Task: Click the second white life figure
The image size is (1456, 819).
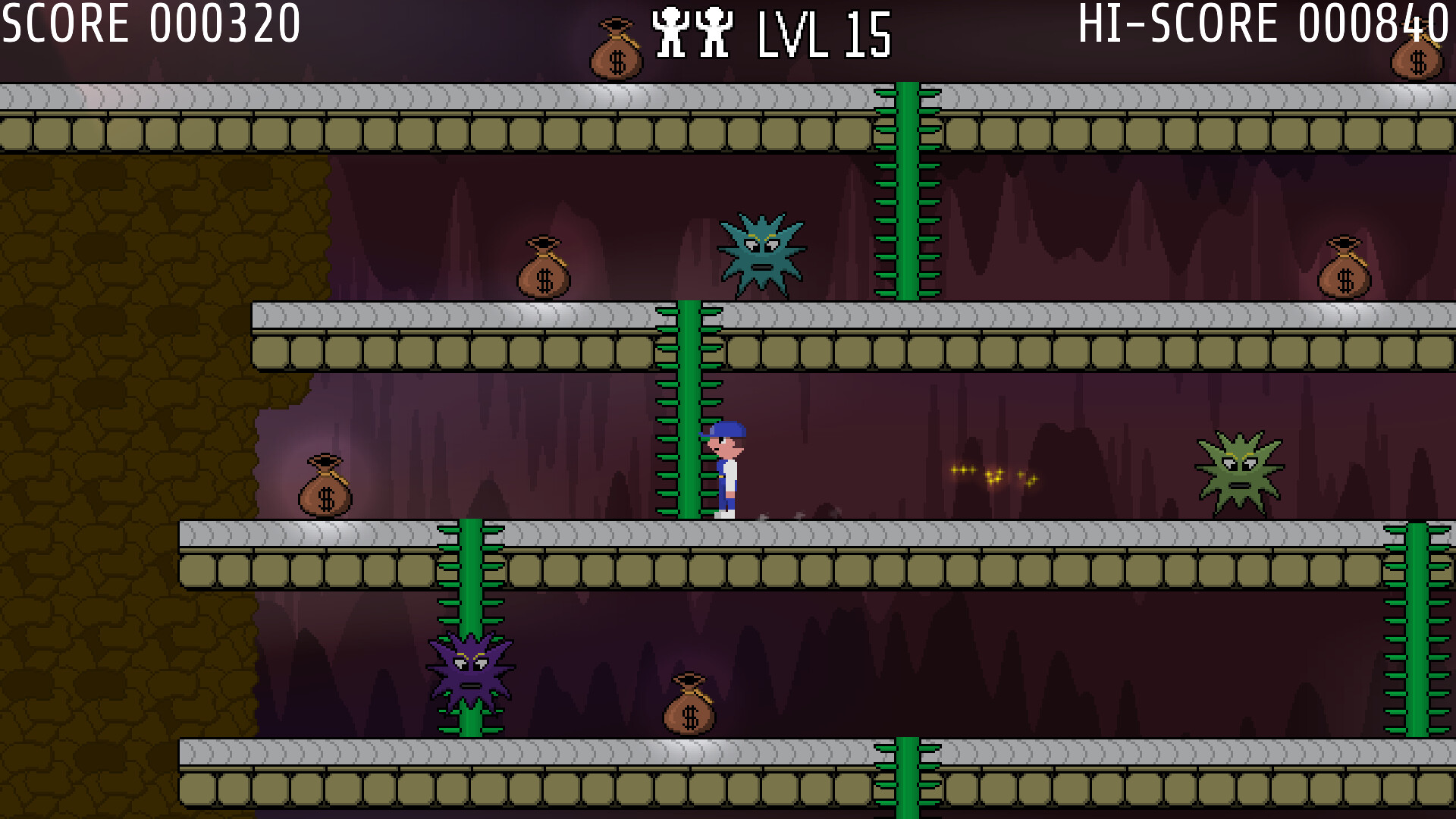Action: pos(714,30)
